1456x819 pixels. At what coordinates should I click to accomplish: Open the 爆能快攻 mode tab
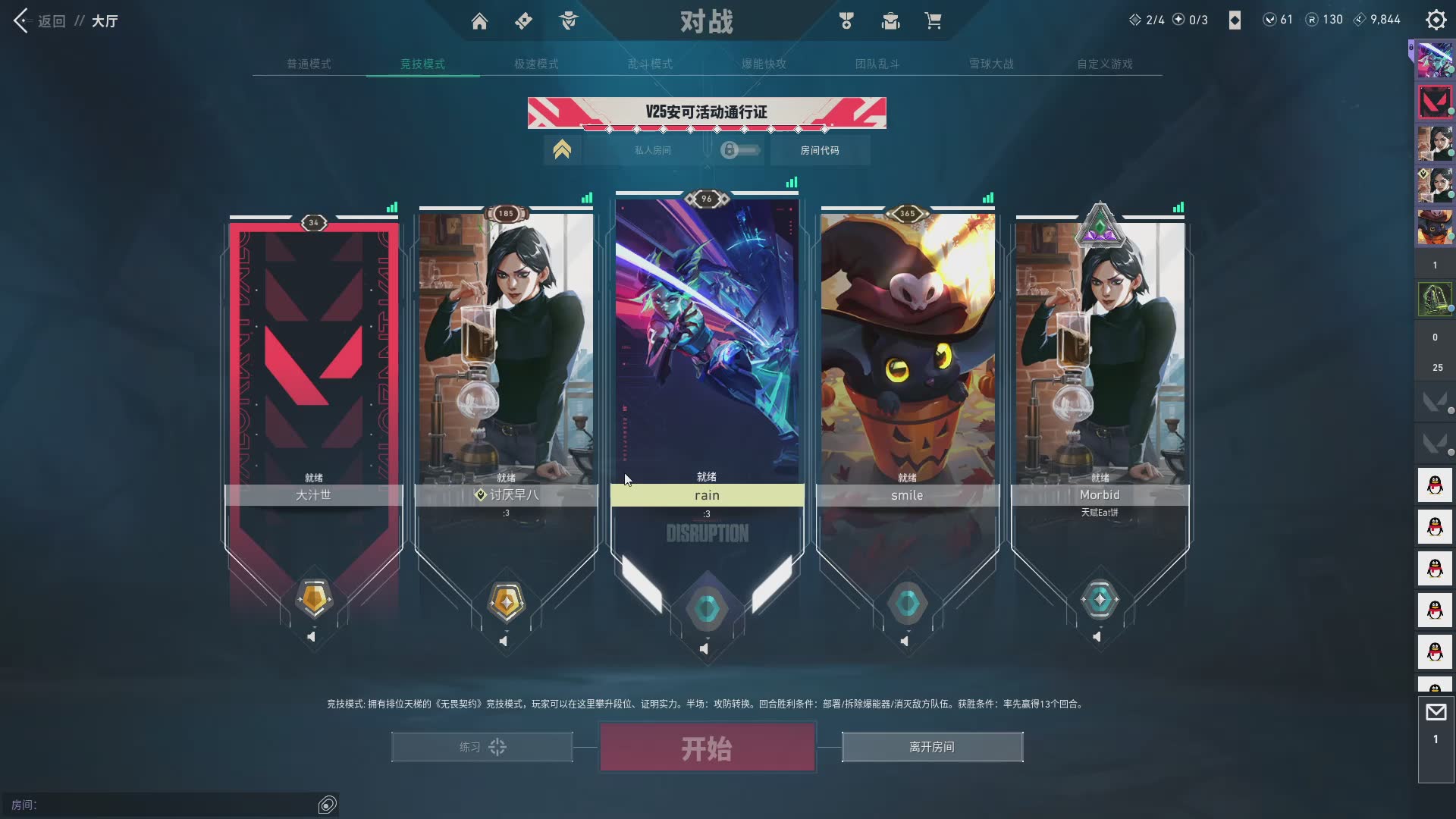764,64
